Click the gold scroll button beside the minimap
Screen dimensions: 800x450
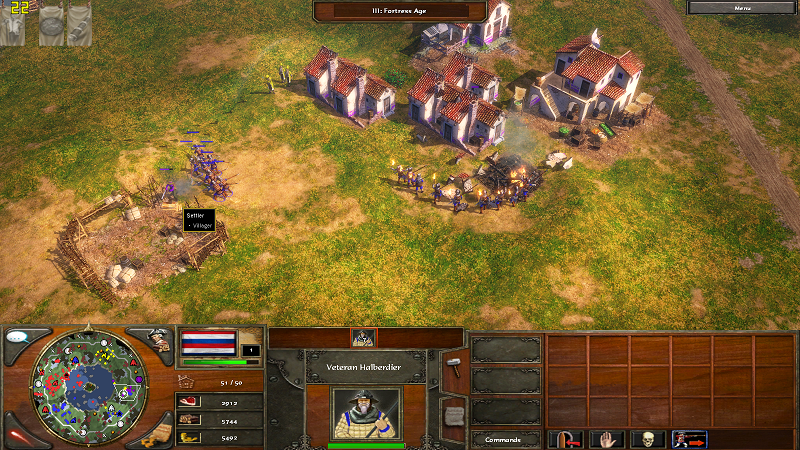[155, 434]
